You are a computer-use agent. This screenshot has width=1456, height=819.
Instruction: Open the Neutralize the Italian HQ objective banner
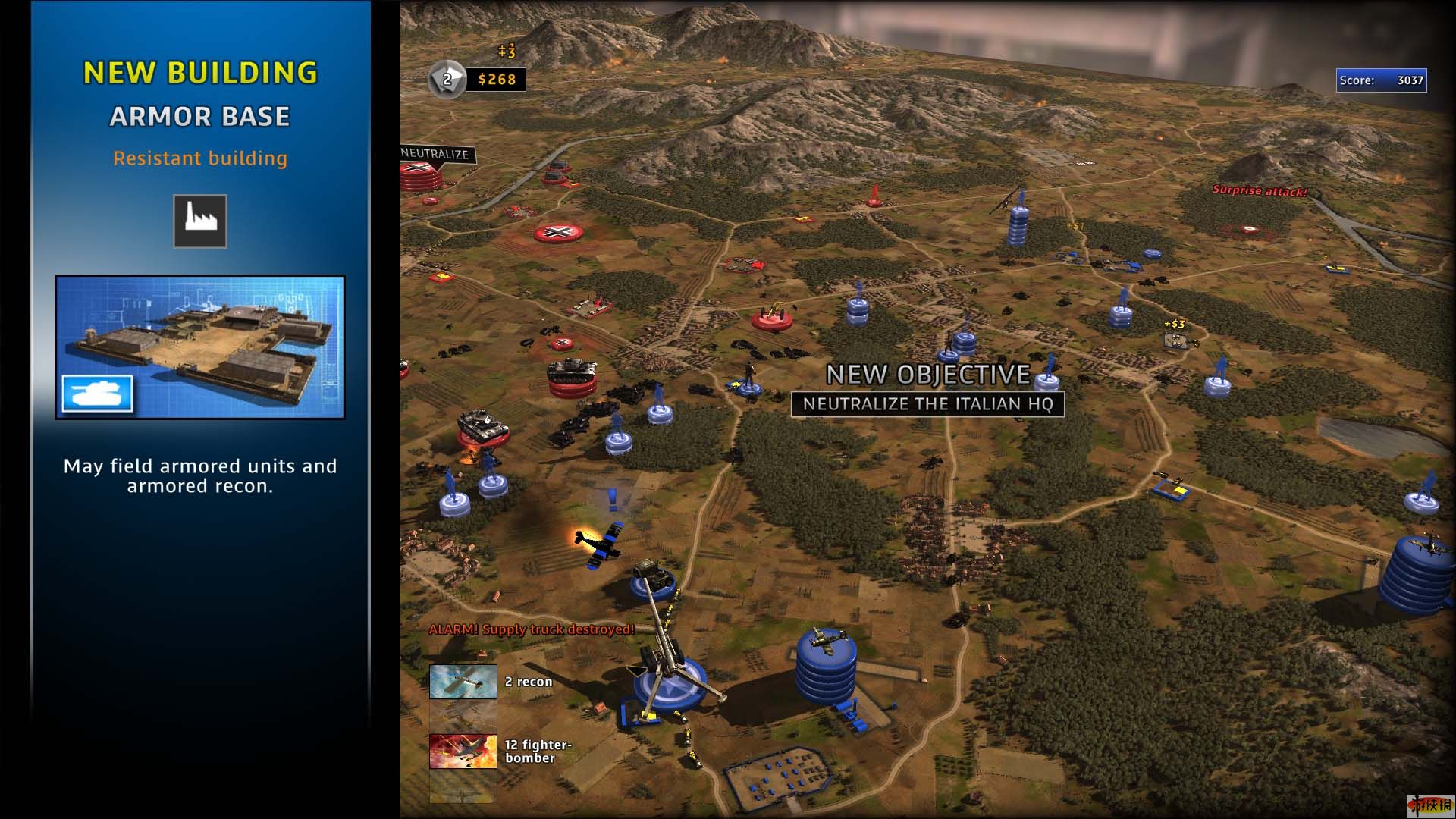(x=927, y=404)
